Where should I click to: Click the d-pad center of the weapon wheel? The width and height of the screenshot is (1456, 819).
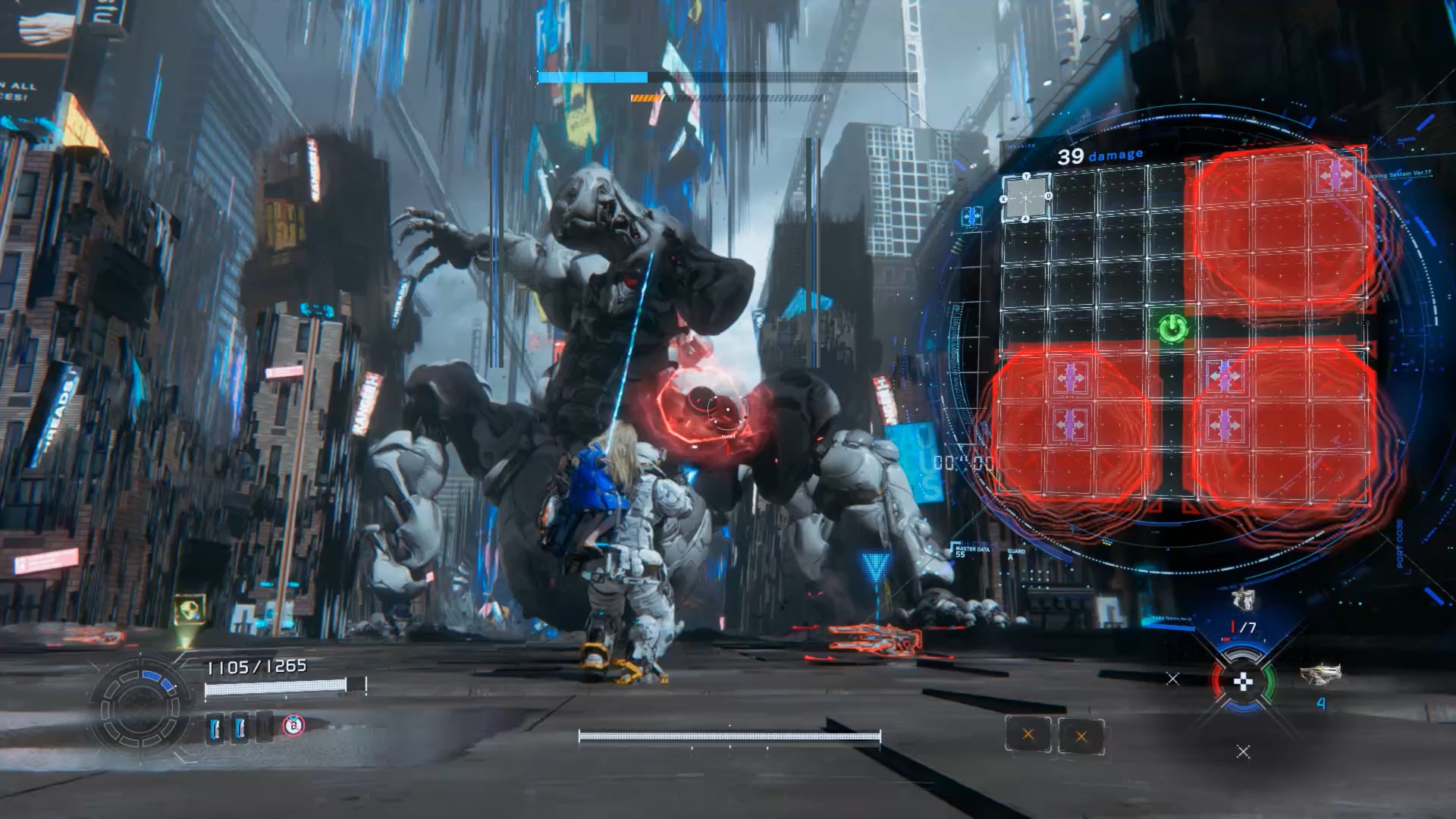pyautogui.click(x=1243, y=682)
